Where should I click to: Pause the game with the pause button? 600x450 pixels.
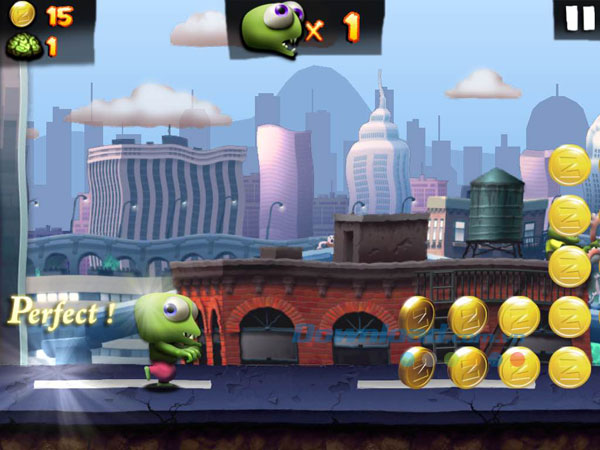(575, 19)
